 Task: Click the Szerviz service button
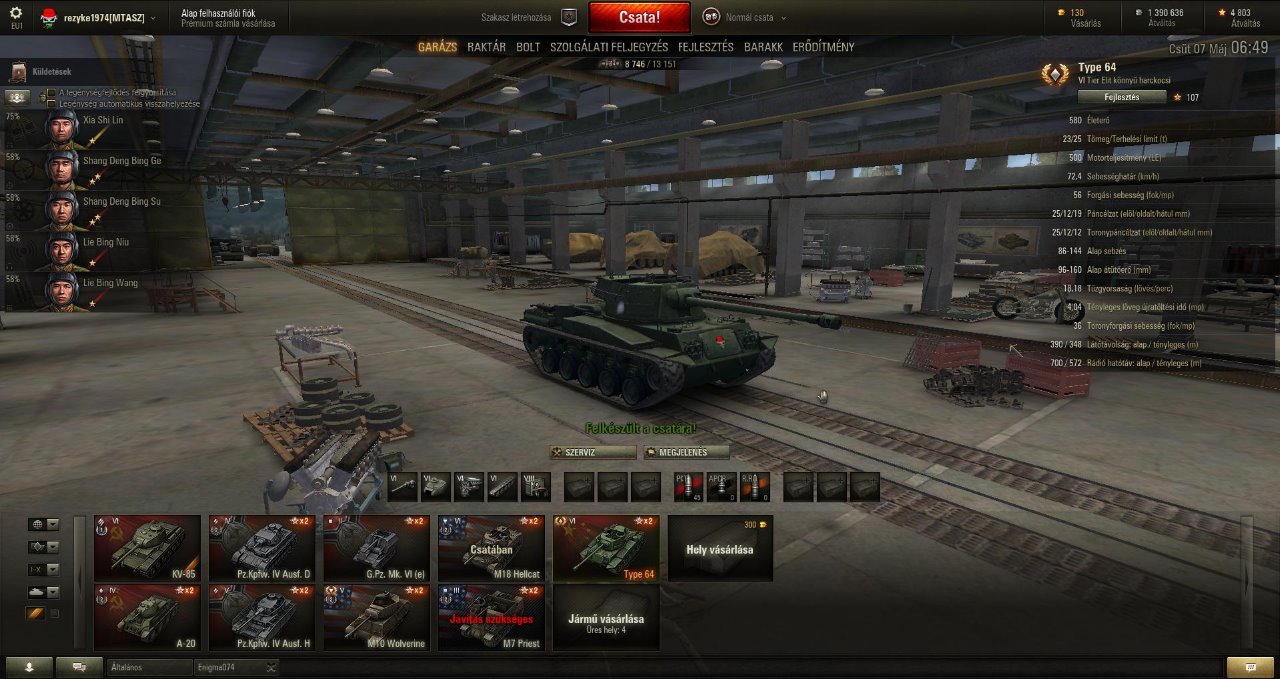[x=593, y=452]
